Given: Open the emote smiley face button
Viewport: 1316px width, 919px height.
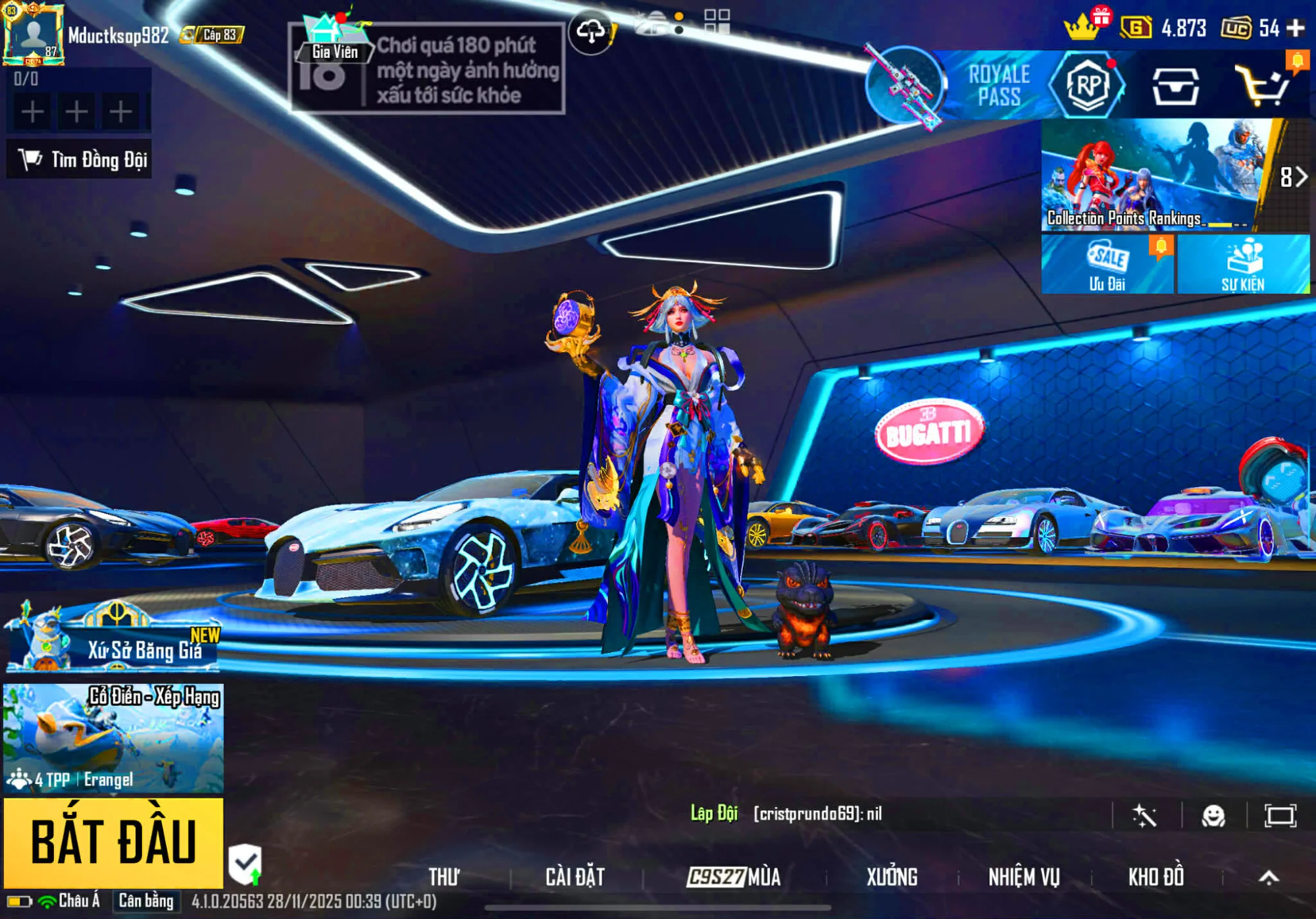Looking at the screenshot, I should [x=1213, y=816].
